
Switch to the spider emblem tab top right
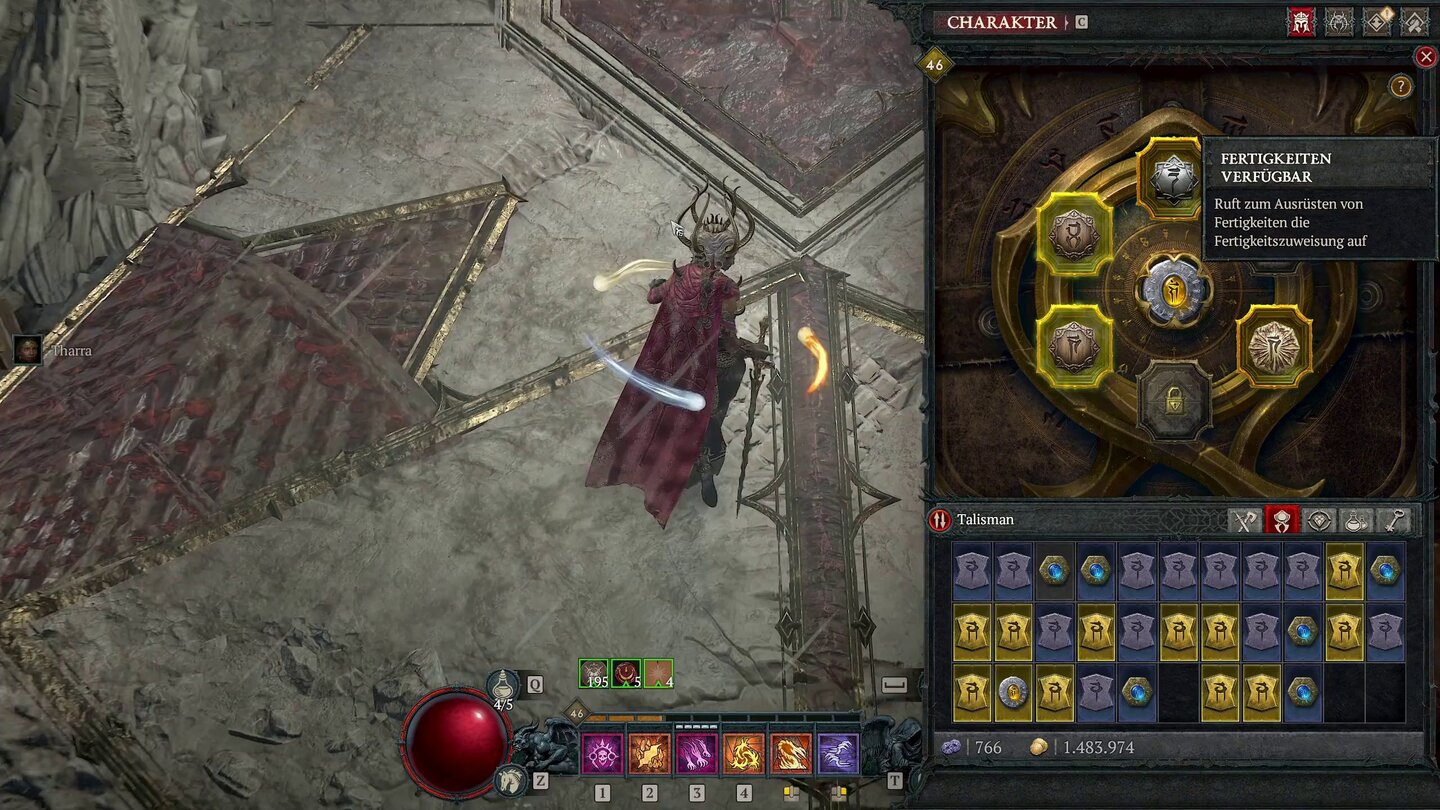click(1337, 20)
